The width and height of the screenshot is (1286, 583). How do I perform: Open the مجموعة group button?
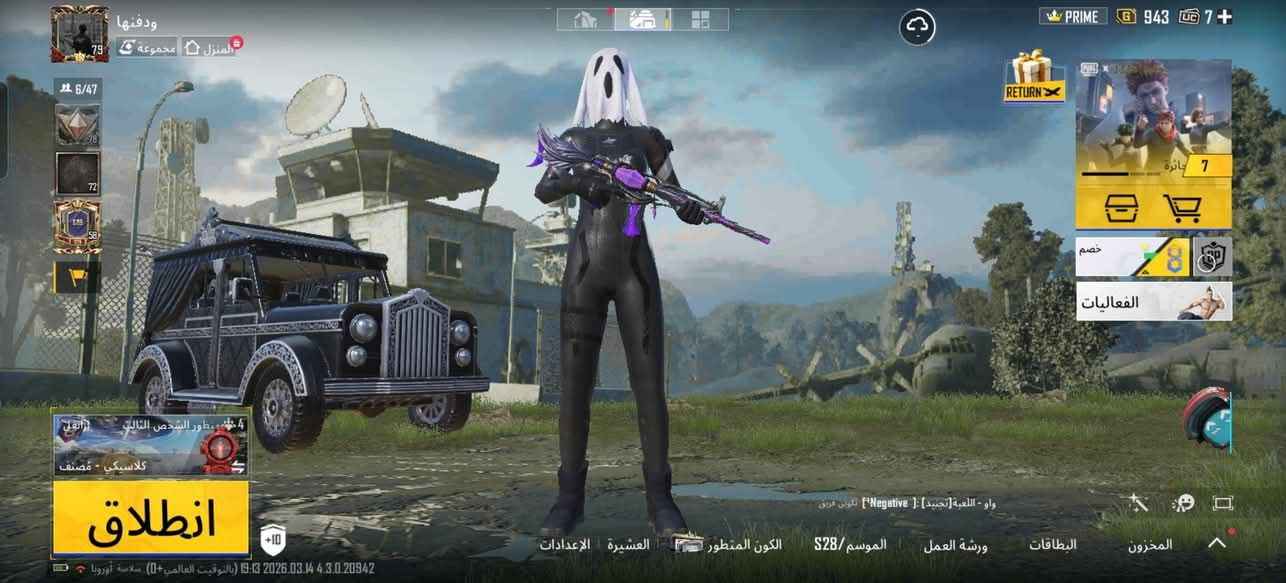pyautogui.click(x=148, y=47)
